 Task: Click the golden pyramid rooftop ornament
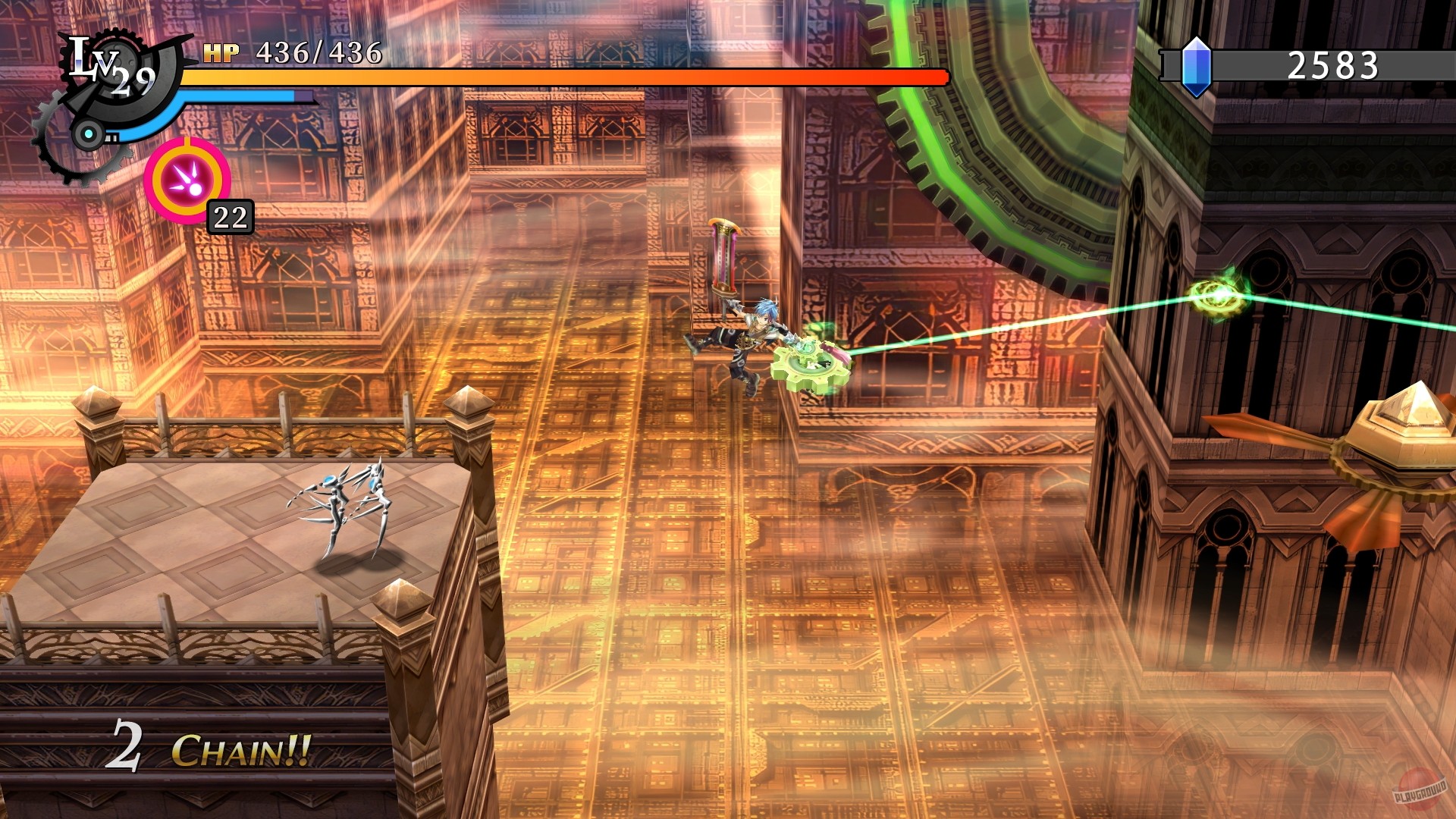pos(1412,411)
